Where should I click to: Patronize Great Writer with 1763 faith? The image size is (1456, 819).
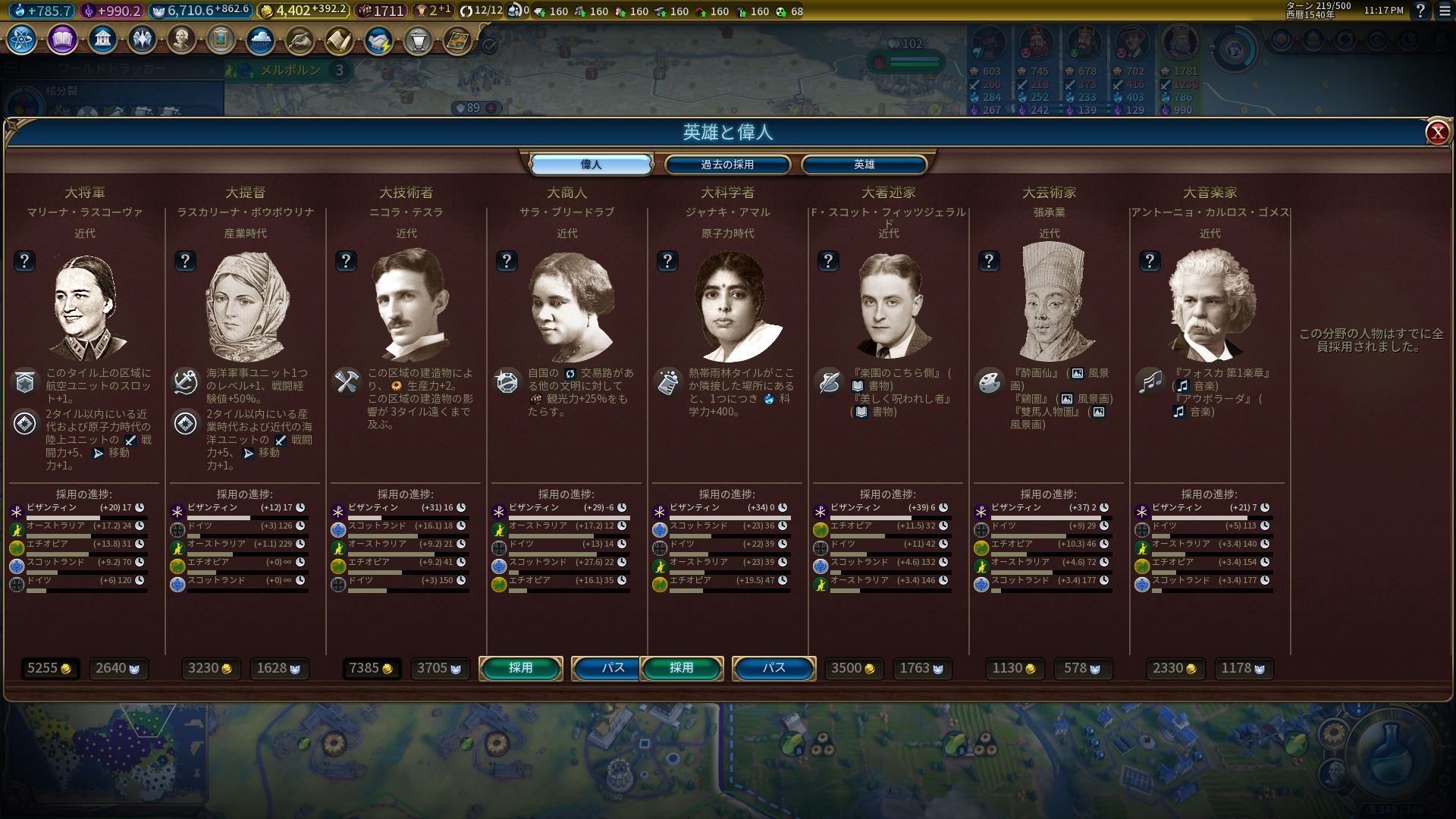[x=921, y=668]
